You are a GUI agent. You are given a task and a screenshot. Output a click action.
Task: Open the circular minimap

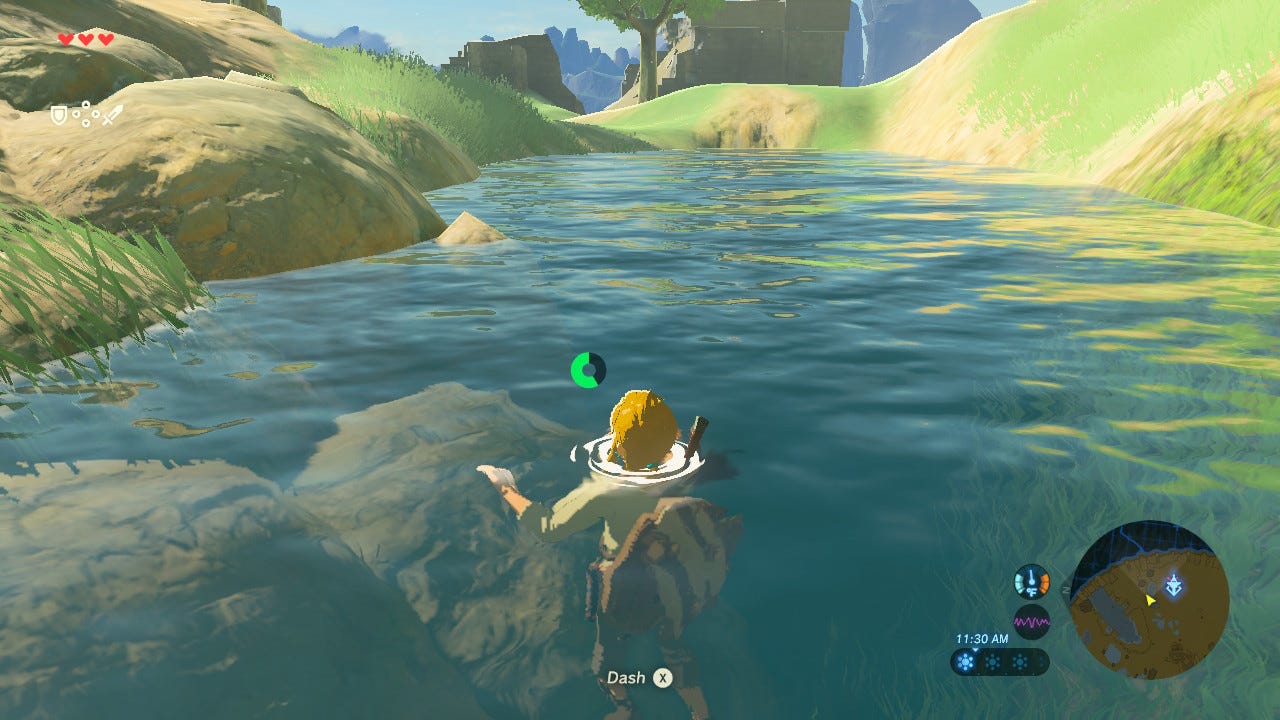[1149, 600]
